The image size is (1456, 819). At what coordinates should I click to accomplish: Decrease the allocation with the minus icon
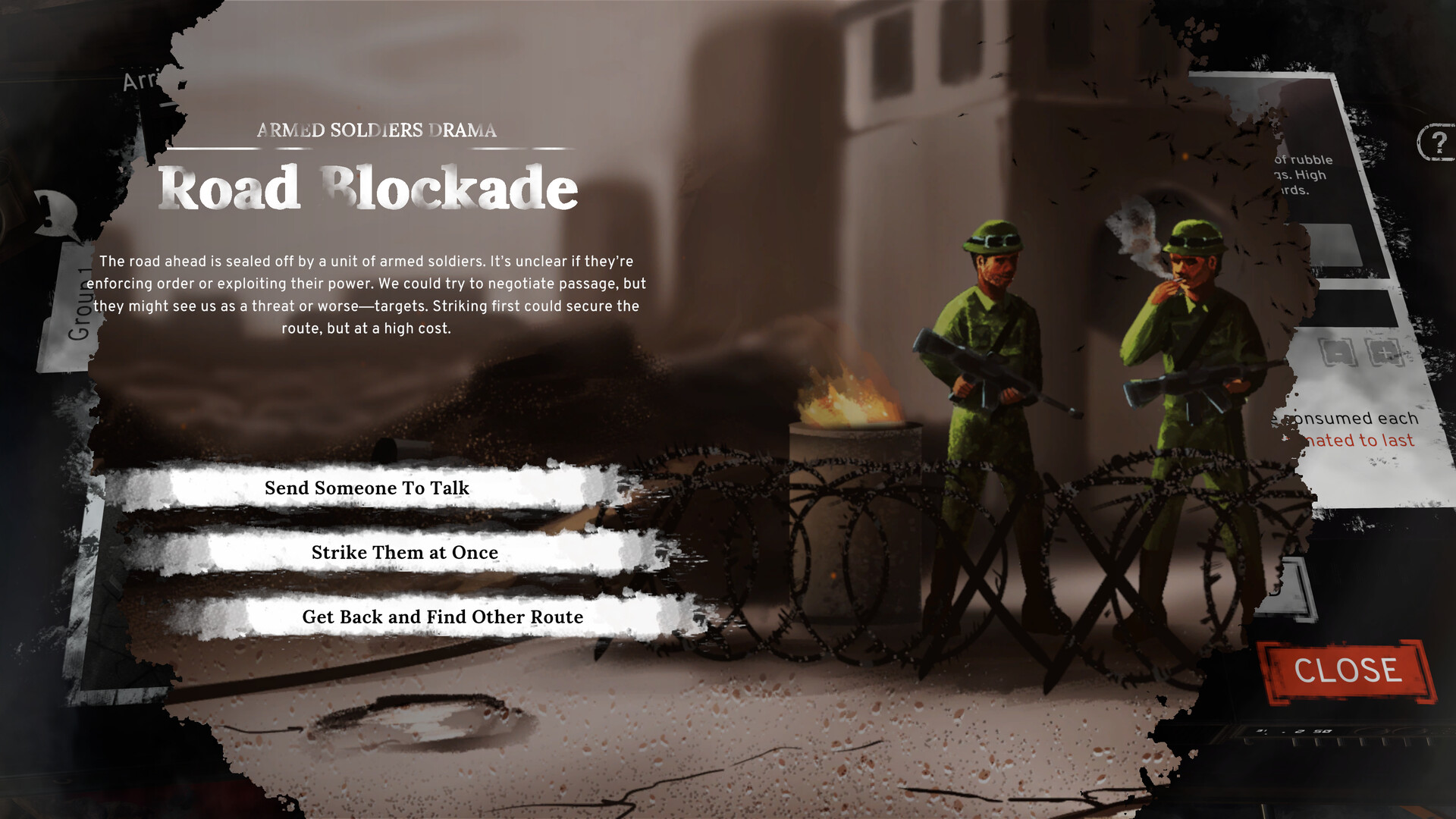(1338, 350)
